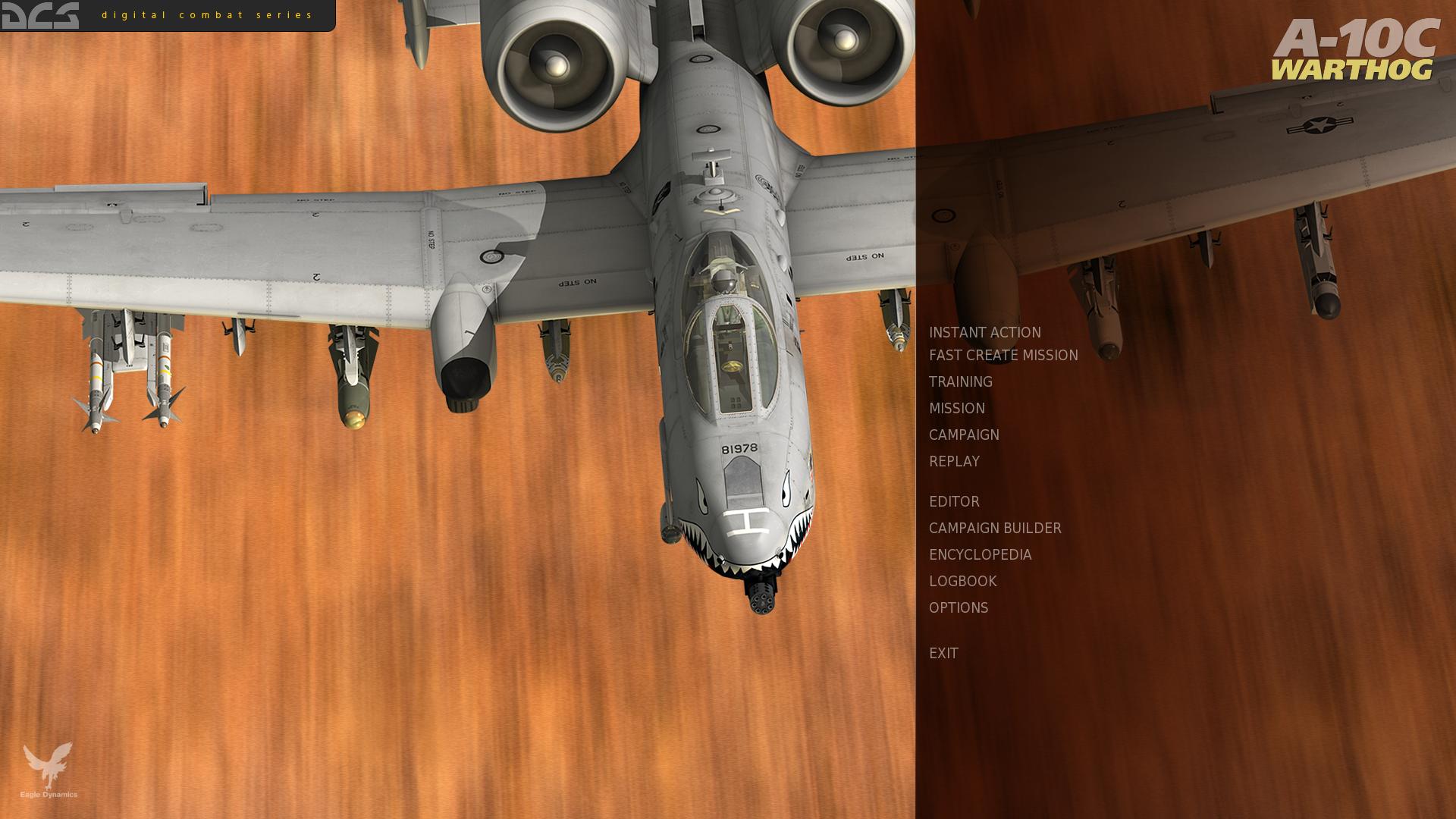Screen dimensions: 1456x819
Task: Select Fast Create Mission
Action: point(1003,356)
